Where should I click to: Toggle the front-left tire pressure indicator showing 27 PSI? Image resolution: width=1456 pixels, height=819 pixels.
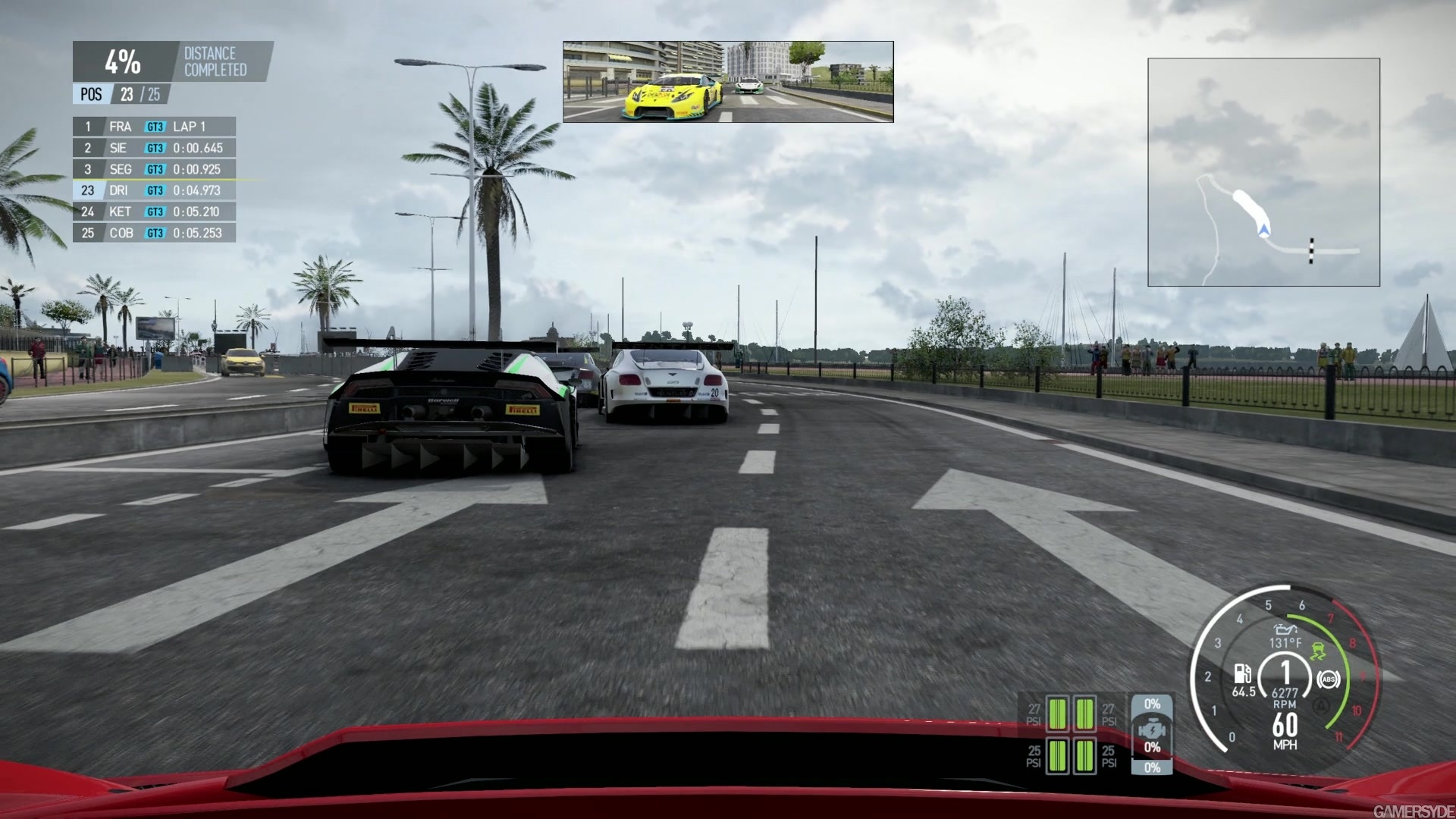[1057, 714]
